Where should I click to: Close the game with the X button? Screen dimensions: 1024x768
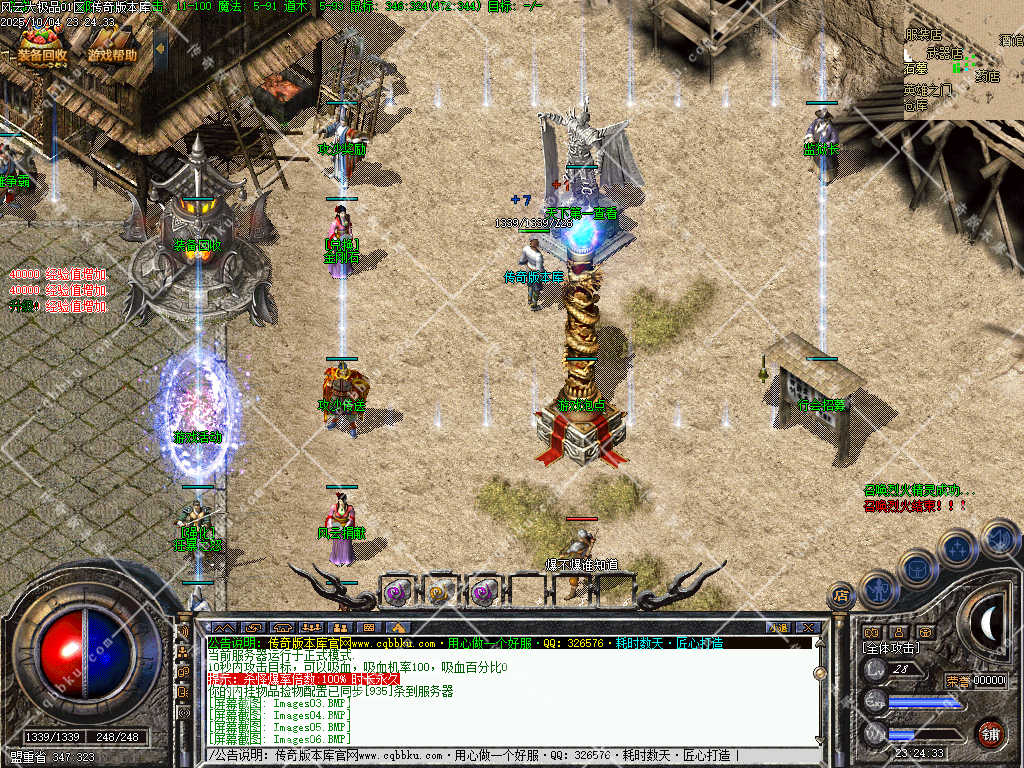point(808,627)
